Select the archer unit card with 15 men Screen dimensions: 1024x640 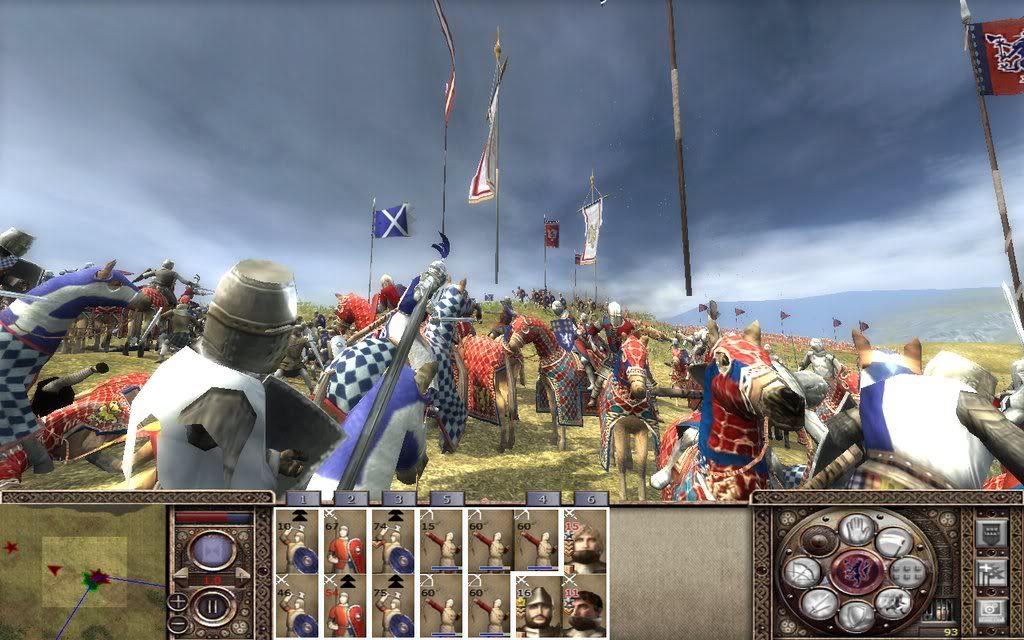coord(442,541)
